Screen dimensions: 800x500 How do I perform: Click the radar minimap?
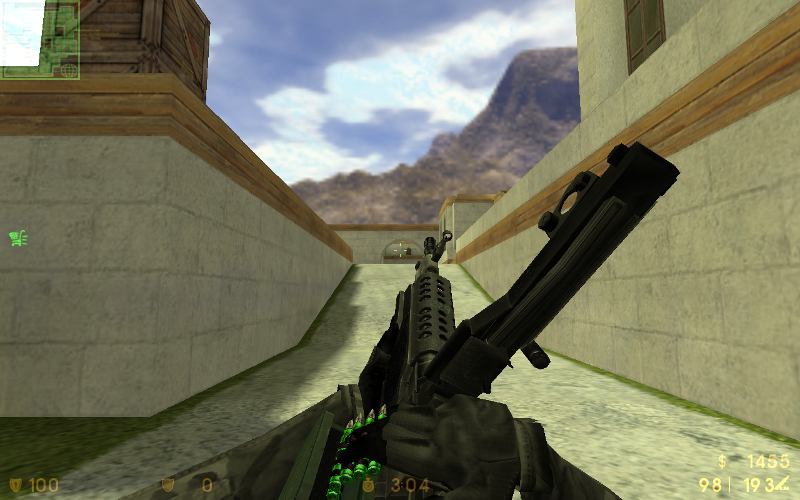point(40,39)
